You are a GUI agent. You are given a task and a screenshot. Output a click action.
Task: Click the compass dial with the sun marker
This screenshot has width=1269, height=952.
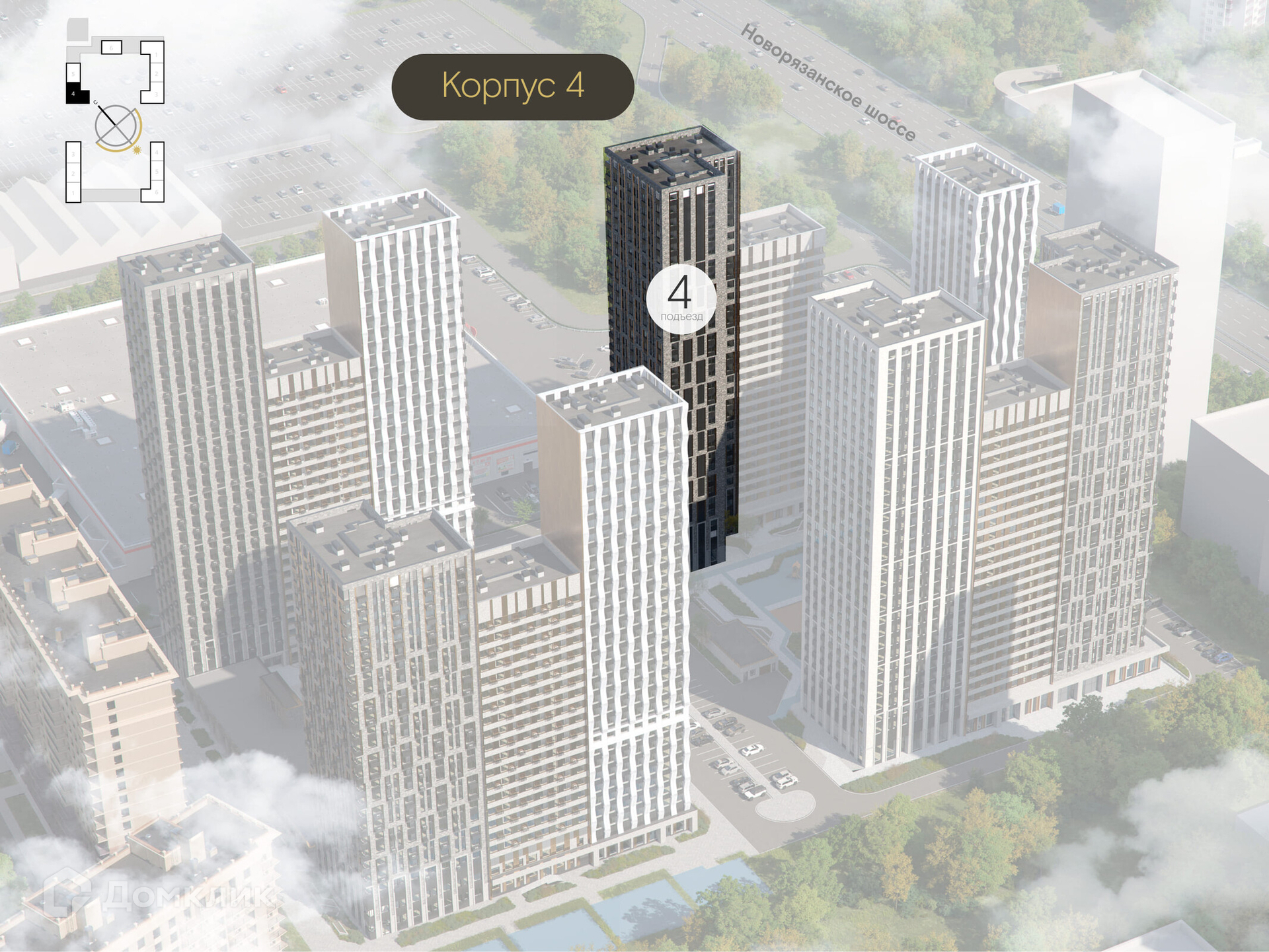pyautogui.click(x=117, y=127)
